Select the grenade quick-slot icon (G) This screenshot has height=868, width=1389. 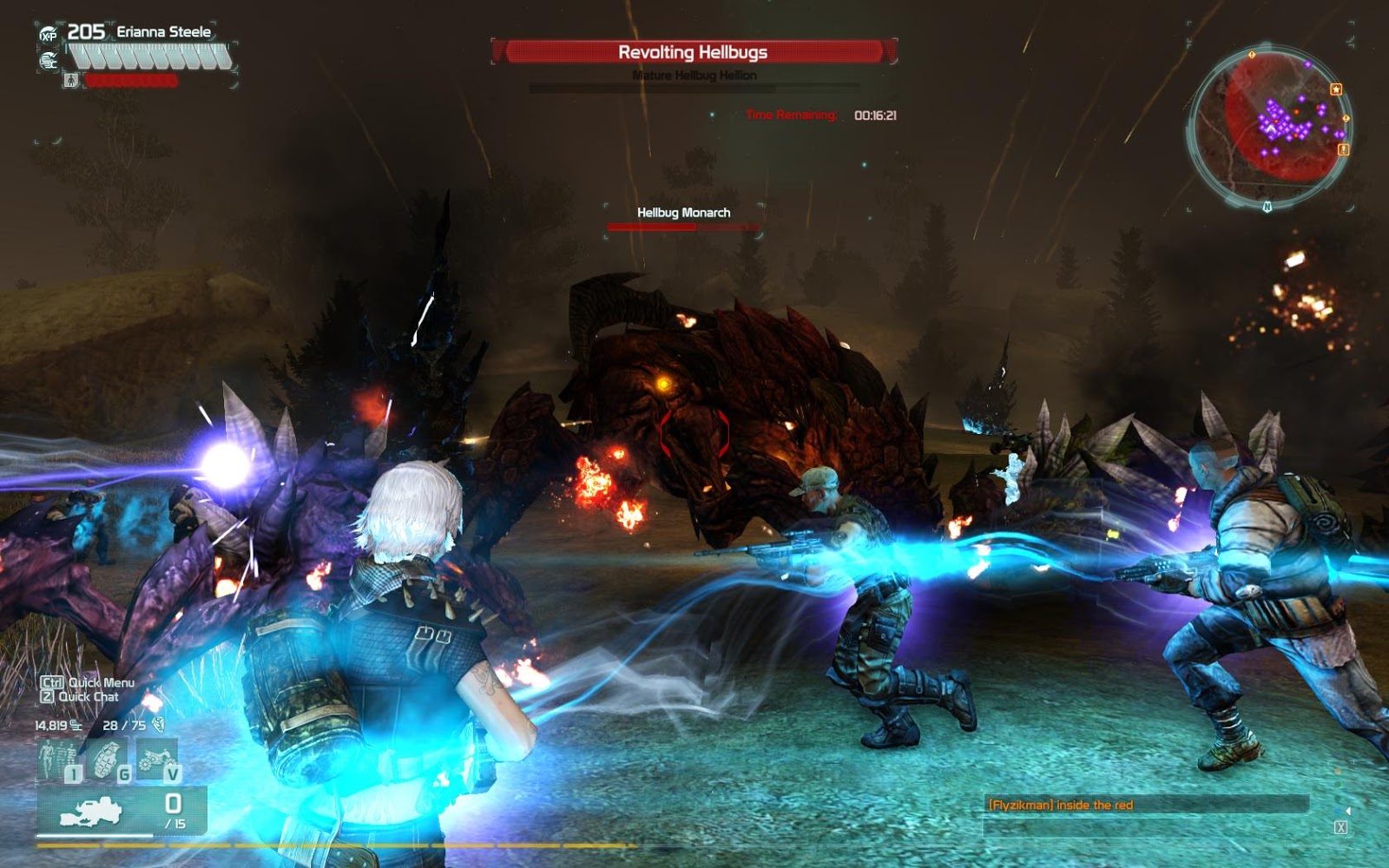coord(106,758)
